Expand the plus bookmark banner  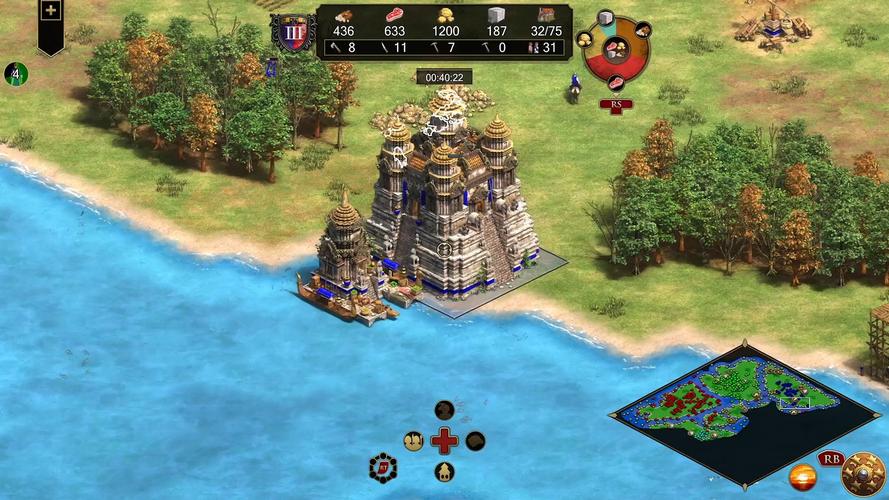[x=51, y=14]
